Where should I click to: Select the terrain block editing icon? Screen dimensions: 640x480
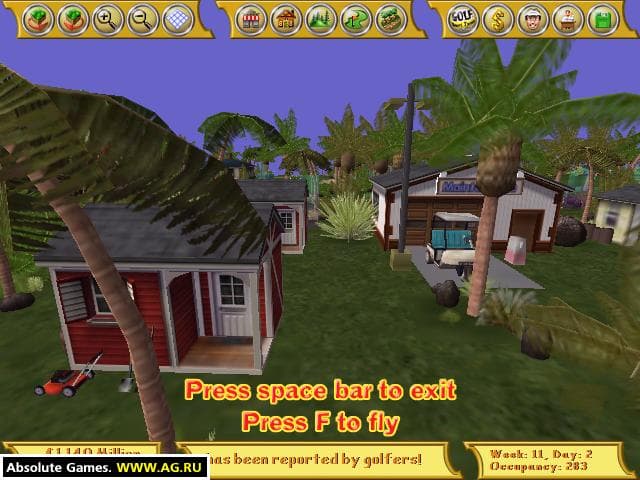391,19
